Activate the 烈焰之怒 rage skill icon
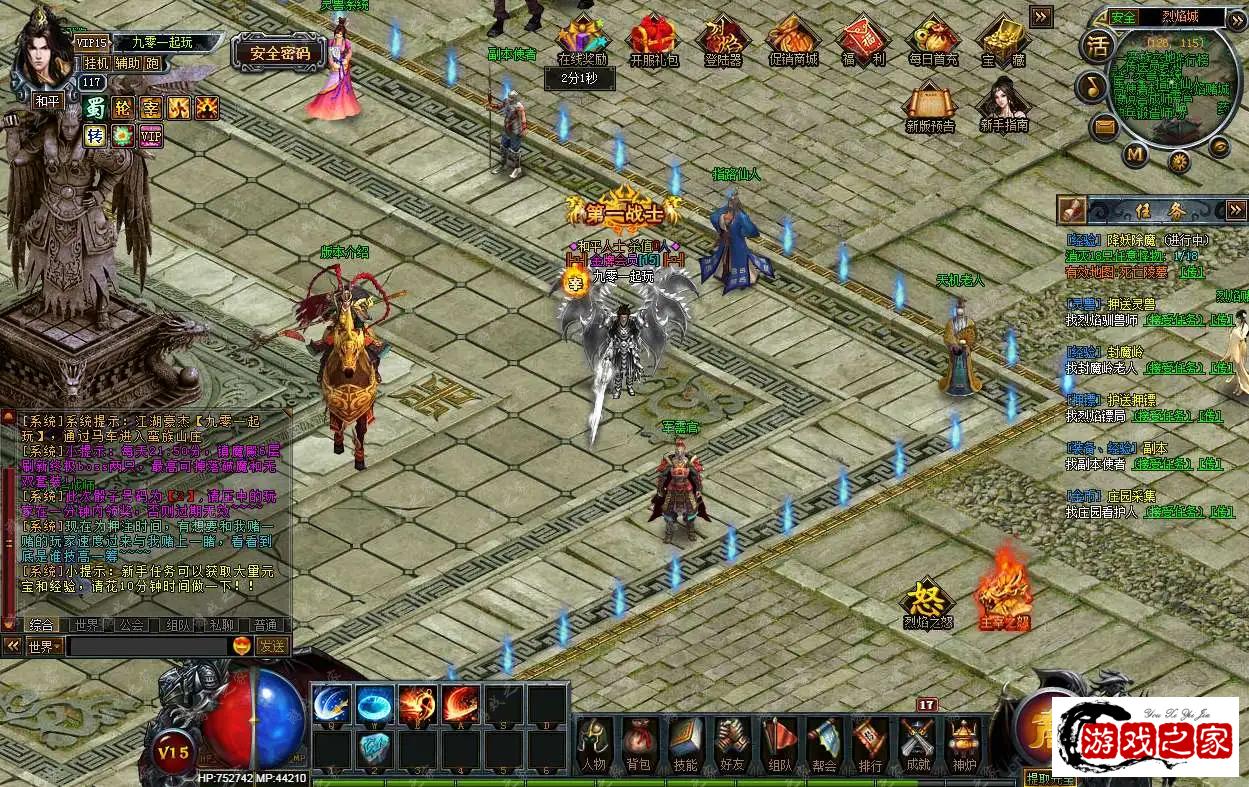This screenshot has width=1249, height=787. coord(927,602)
